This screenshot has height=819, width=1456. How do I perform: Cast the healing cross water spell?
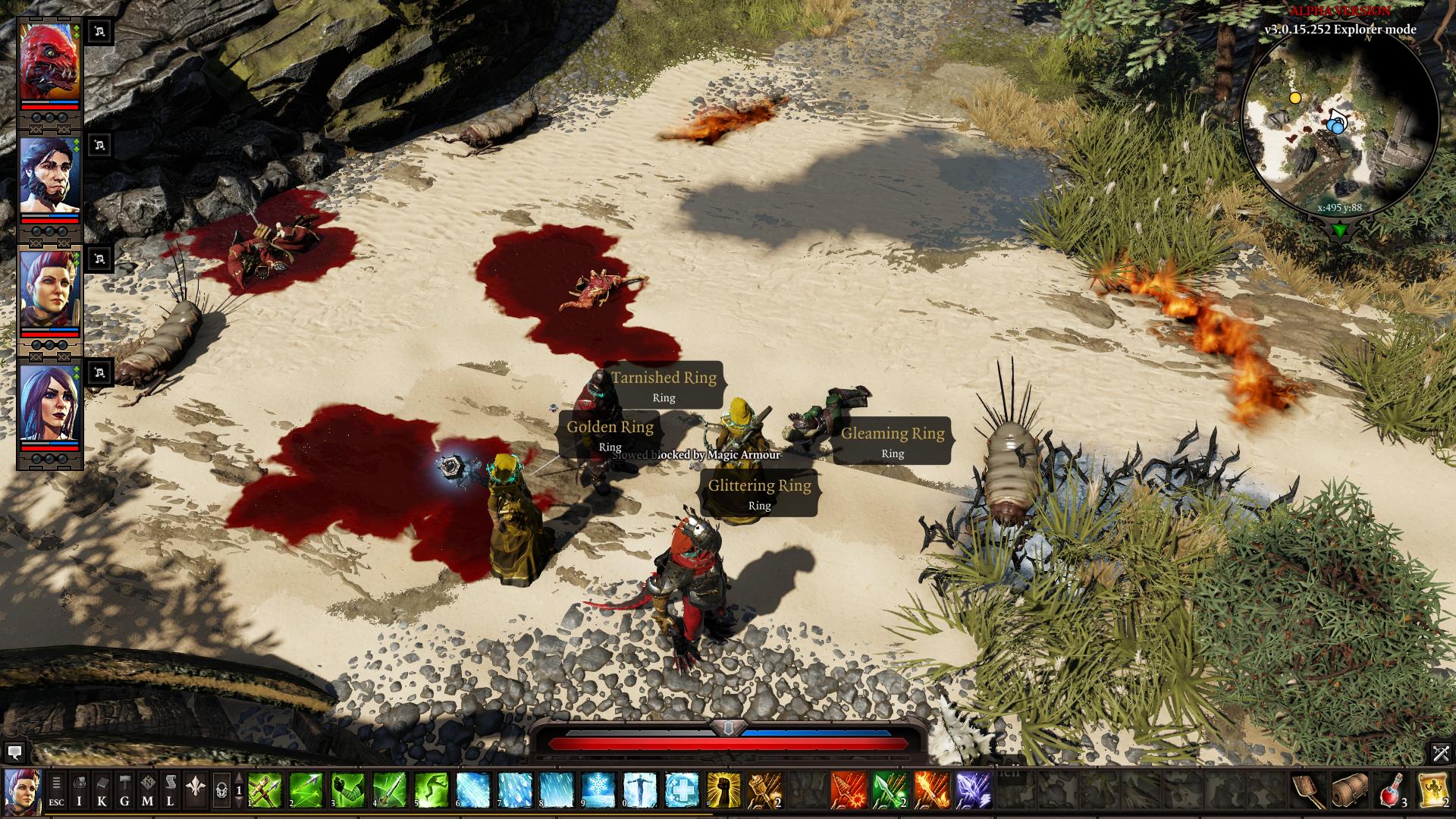(682, 790)
